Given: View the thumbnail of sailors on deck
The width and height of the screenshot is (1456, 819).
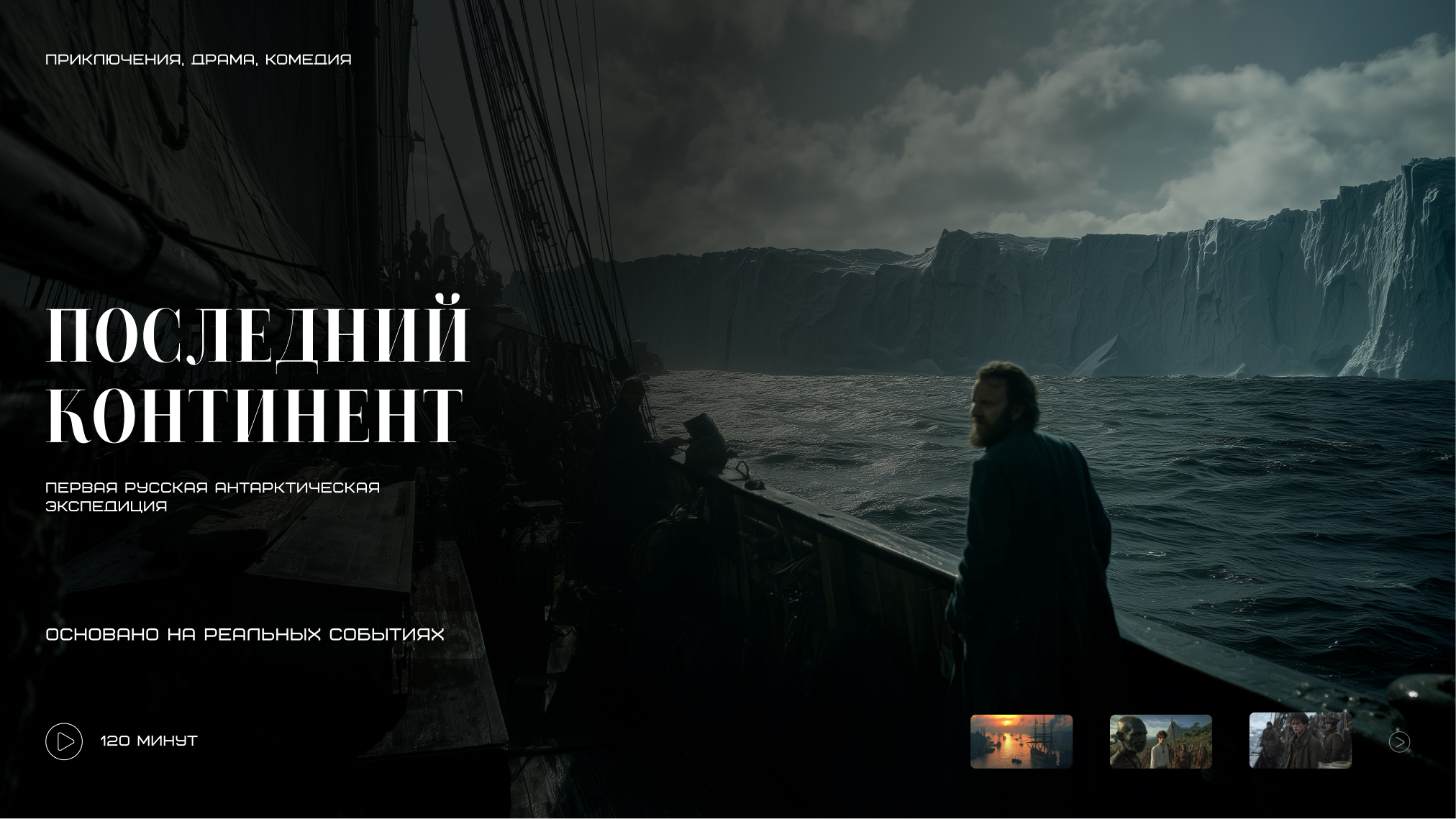Looking at the screenshot, I should click(1300, 741).
